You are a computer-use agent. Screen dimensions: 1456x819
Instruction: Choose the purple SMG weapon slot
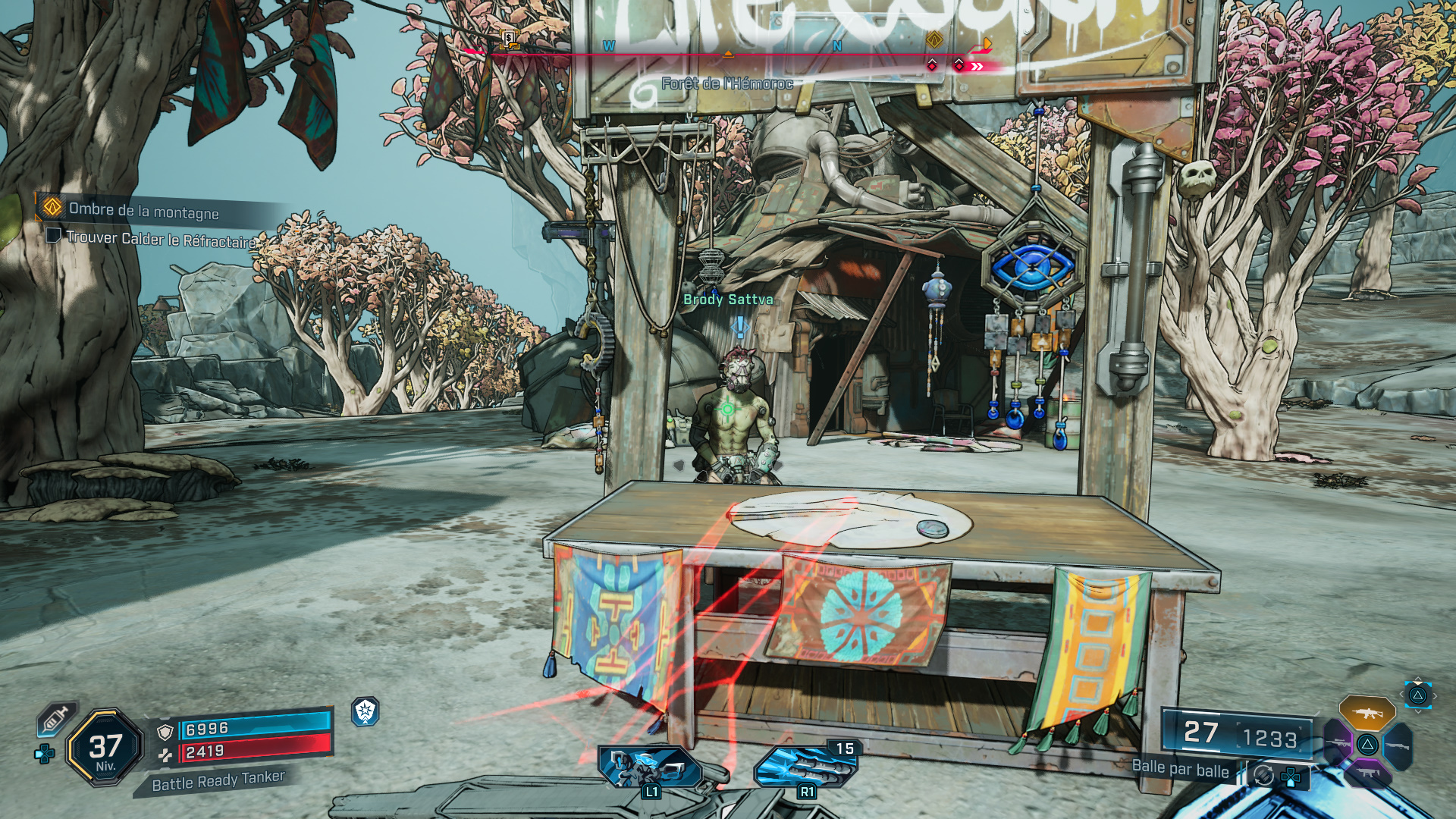(1367, 773)
